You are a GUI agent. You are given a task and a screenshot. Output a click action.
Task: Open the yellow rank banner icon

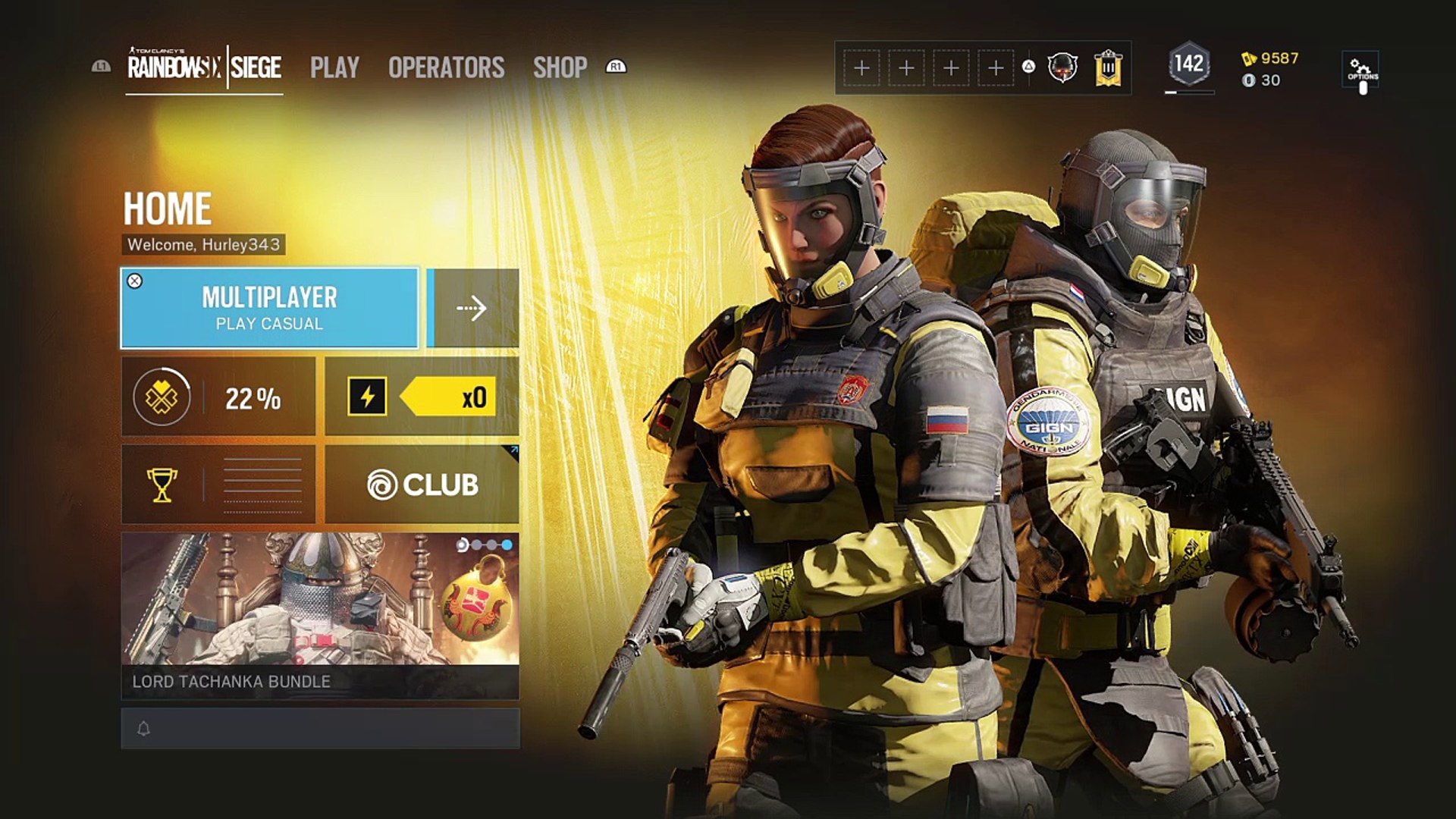click(x=1108, y=68)
